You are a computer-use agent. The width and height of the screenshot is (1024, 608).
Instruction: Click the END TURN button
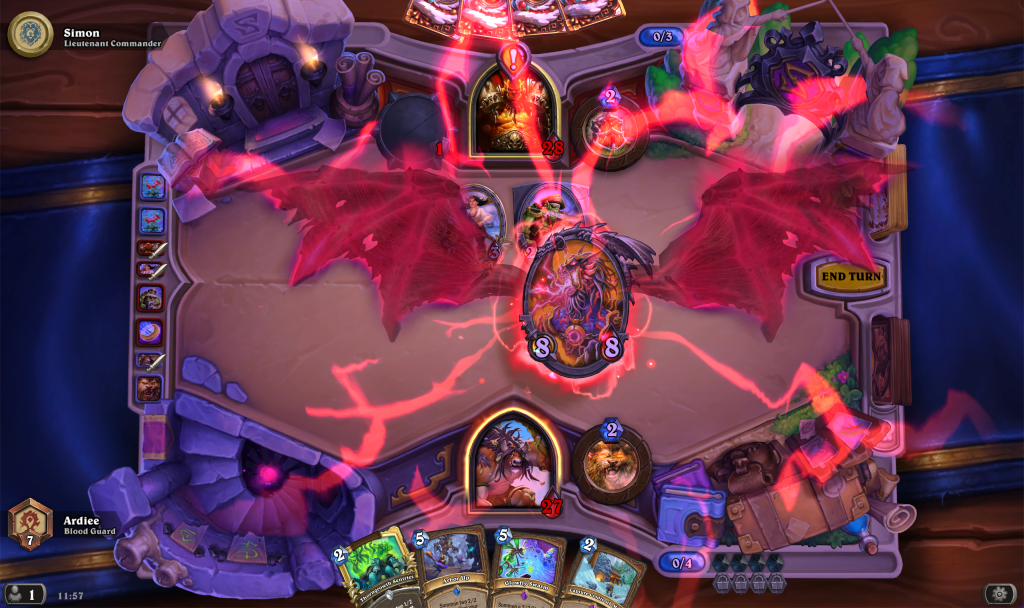851,277
